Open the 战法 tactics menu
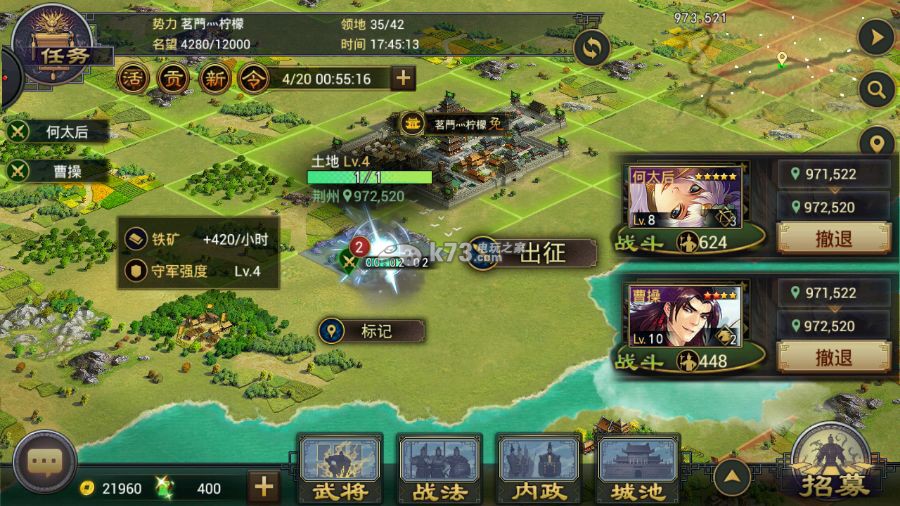 coord(439,470)
